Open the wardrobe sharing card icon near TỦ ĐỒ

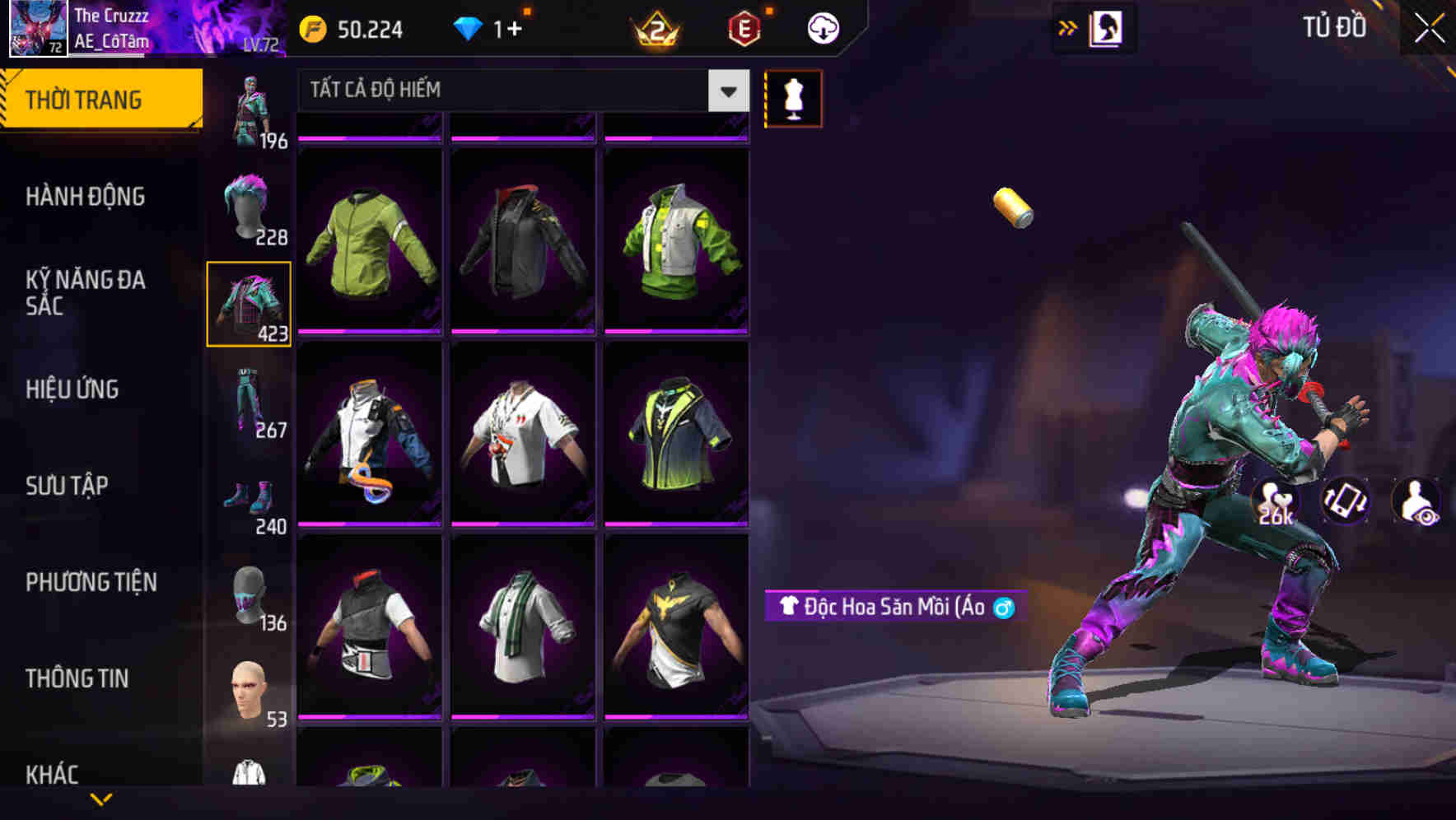tap(1104, 27)
